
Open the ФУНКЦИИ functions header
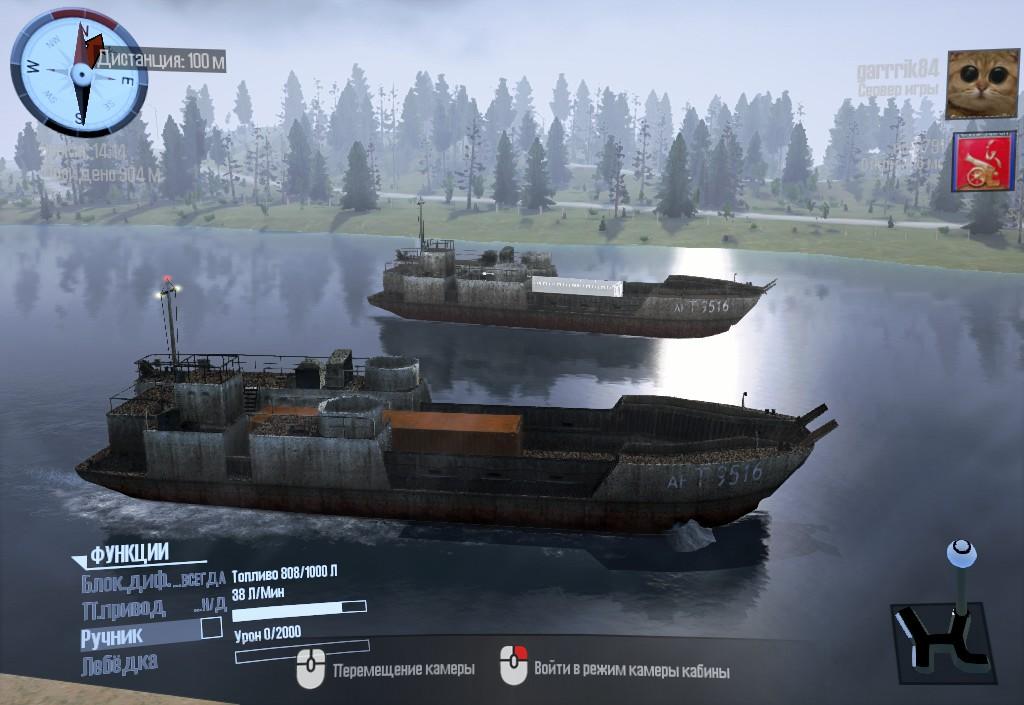click(130, 554)
